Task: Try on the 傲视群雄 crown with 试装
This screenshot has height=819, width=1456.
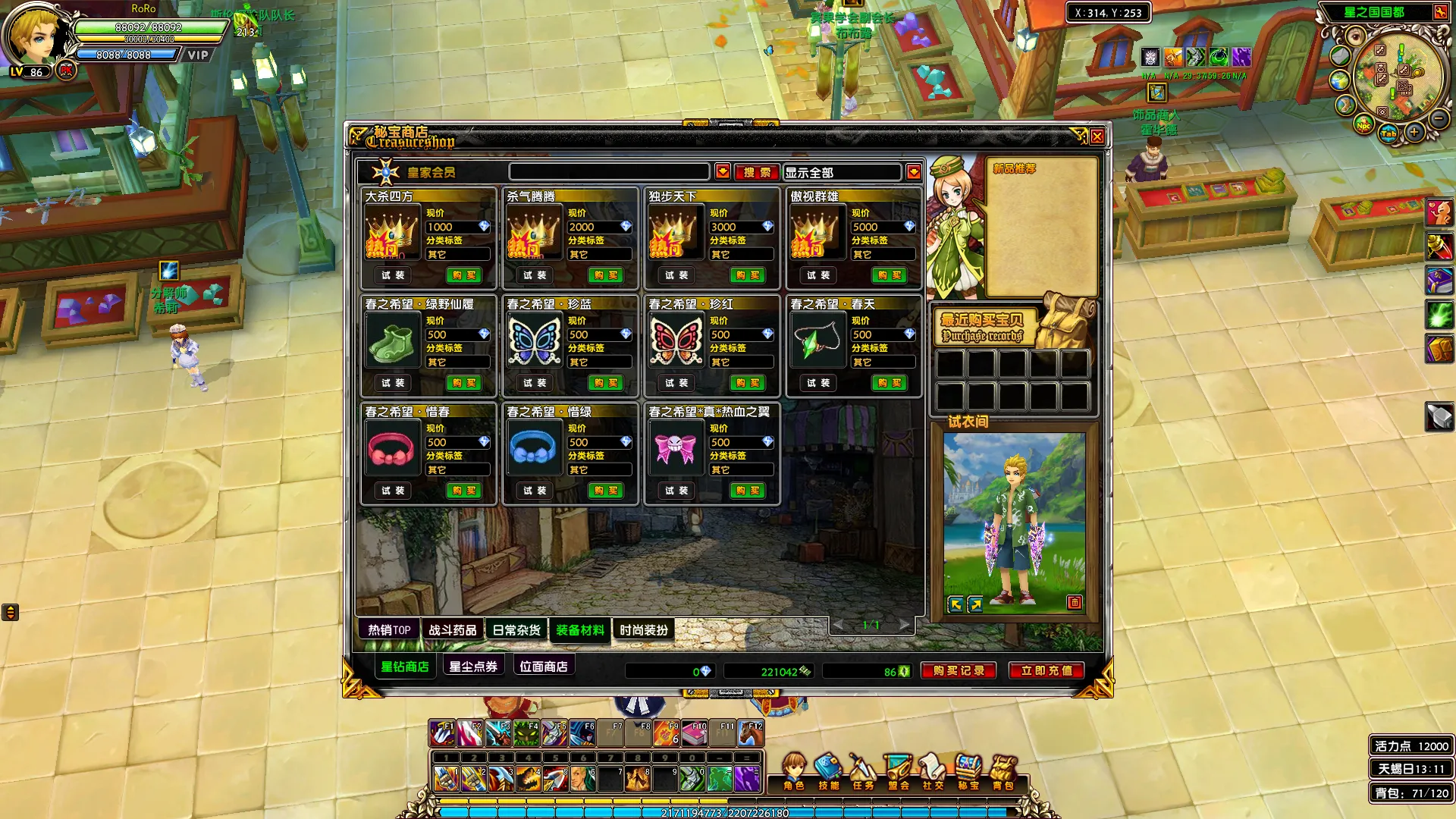Action: pos(818,275)
